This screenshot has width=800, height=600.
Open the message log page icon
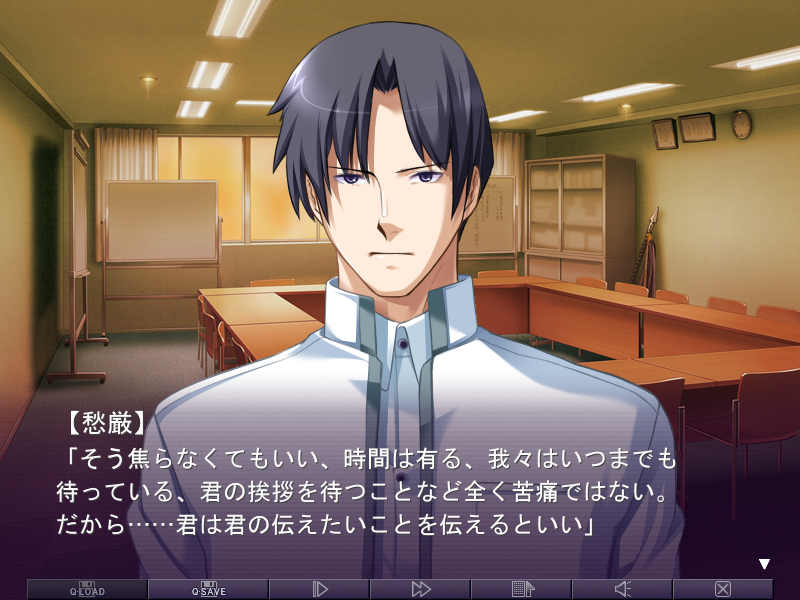[522, 589]
